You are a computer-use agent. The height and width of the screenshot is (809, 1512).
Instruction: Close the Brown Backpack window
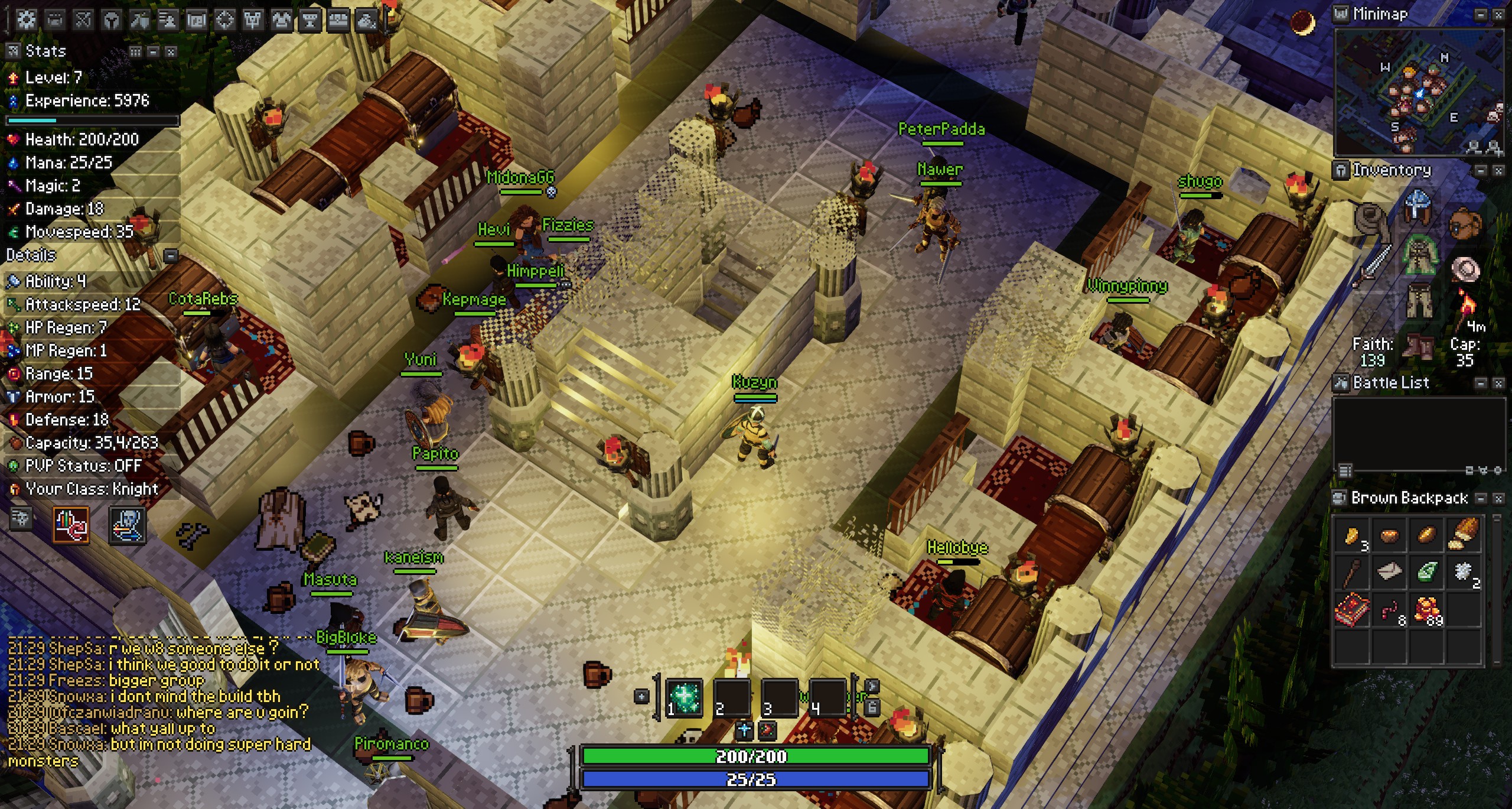pyautogui.click(x=1498, y=499)
